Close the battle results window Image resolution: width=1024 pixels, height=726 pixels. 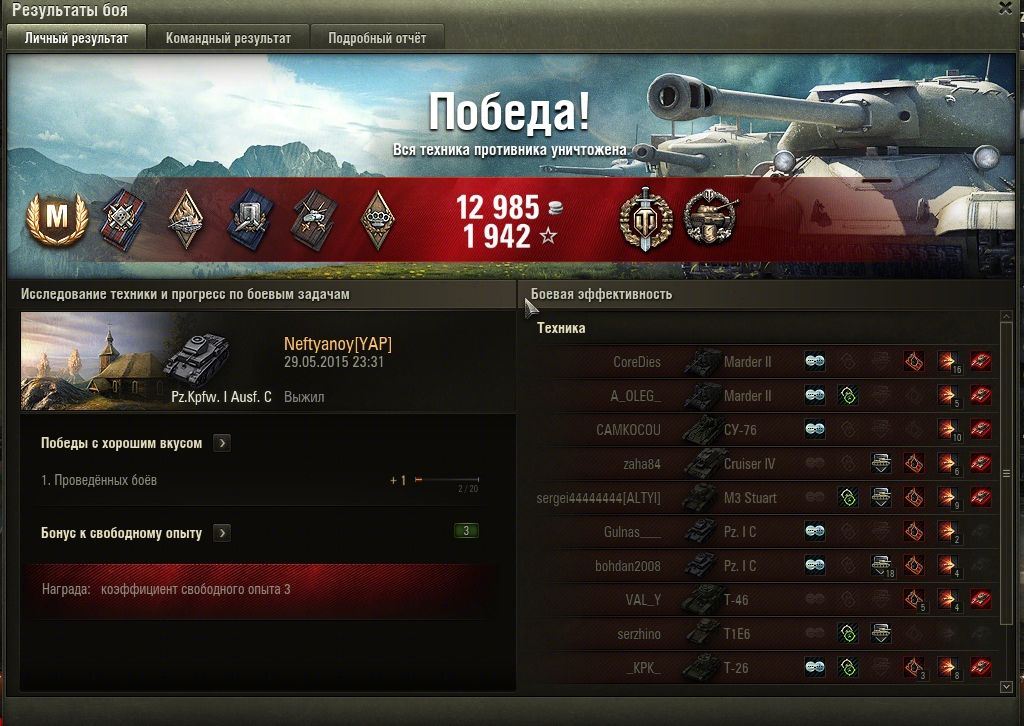[1005, 8]
